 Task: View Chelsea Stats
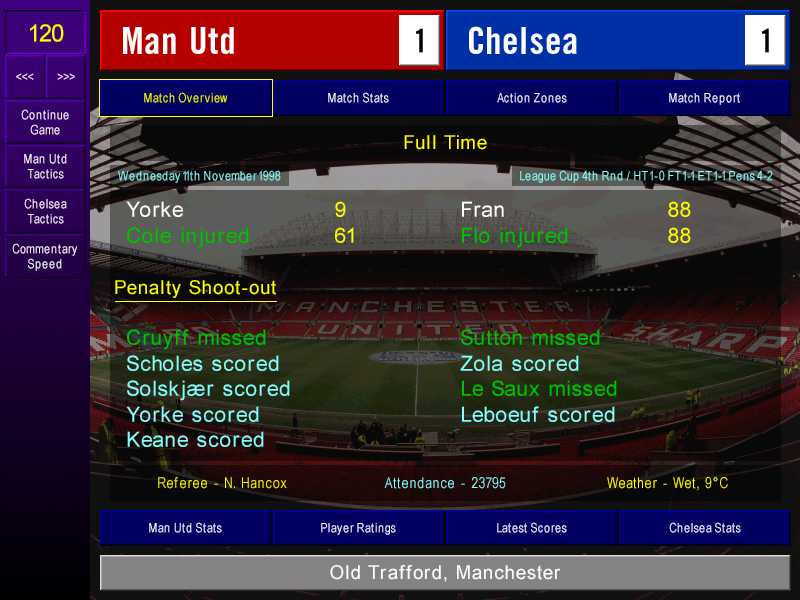pyautogui.click(x=704, y=528)
